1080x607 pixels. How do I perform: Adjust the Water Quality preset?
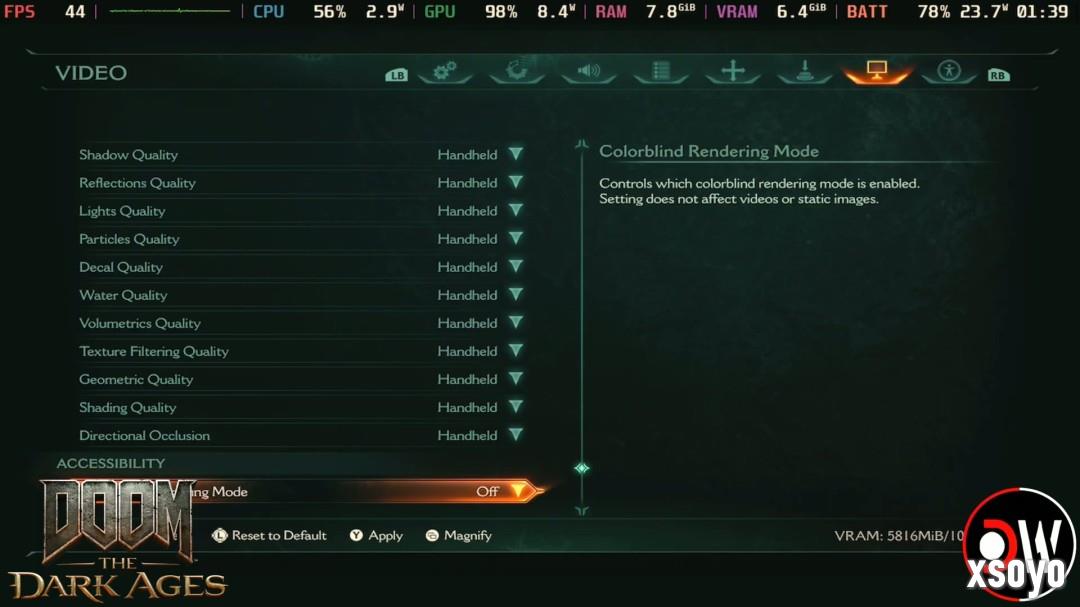tap(515, 295)
